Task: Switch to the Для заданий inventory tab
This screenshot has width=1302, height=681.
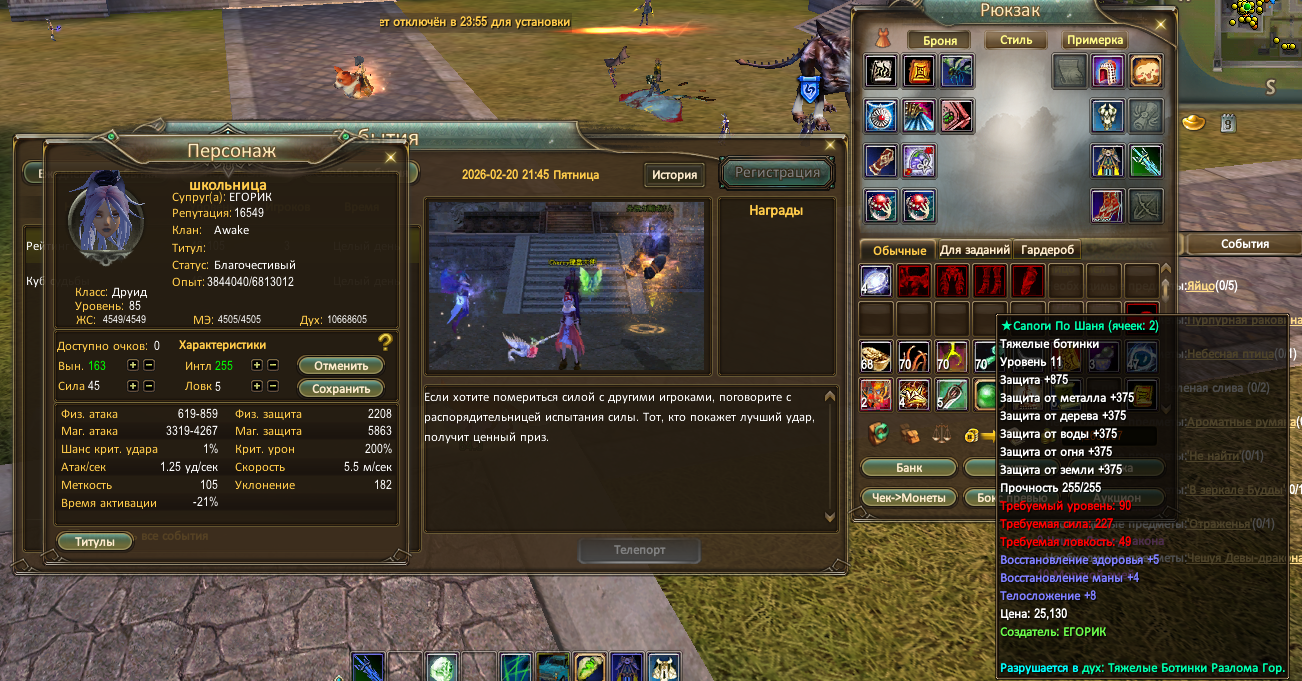Action: [x=974, y=250]
